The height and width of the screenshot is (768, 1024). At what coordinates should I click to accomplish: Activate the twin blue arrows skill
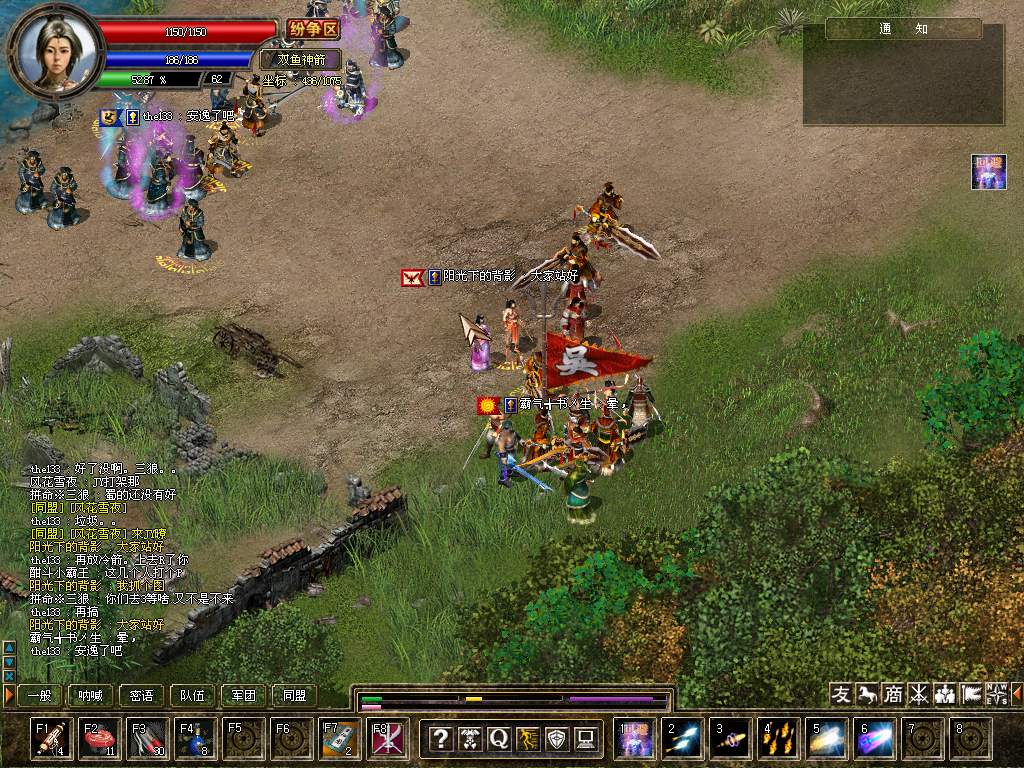[x=683, y=739]
